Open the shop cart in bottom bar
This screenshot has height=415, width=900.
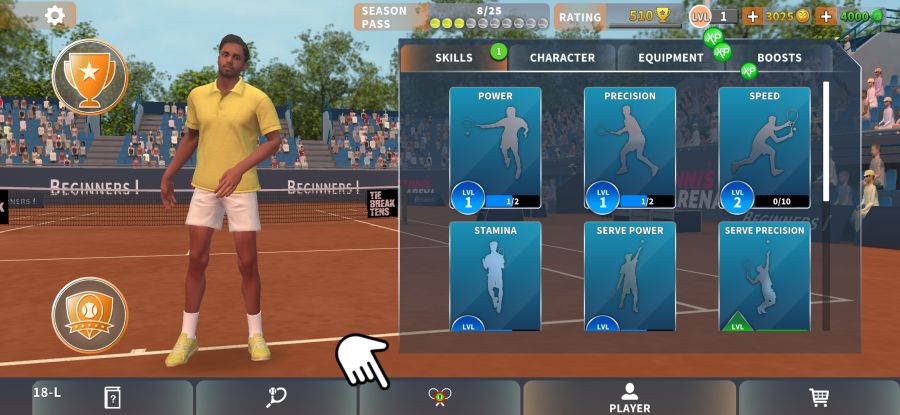click(819, 397)
